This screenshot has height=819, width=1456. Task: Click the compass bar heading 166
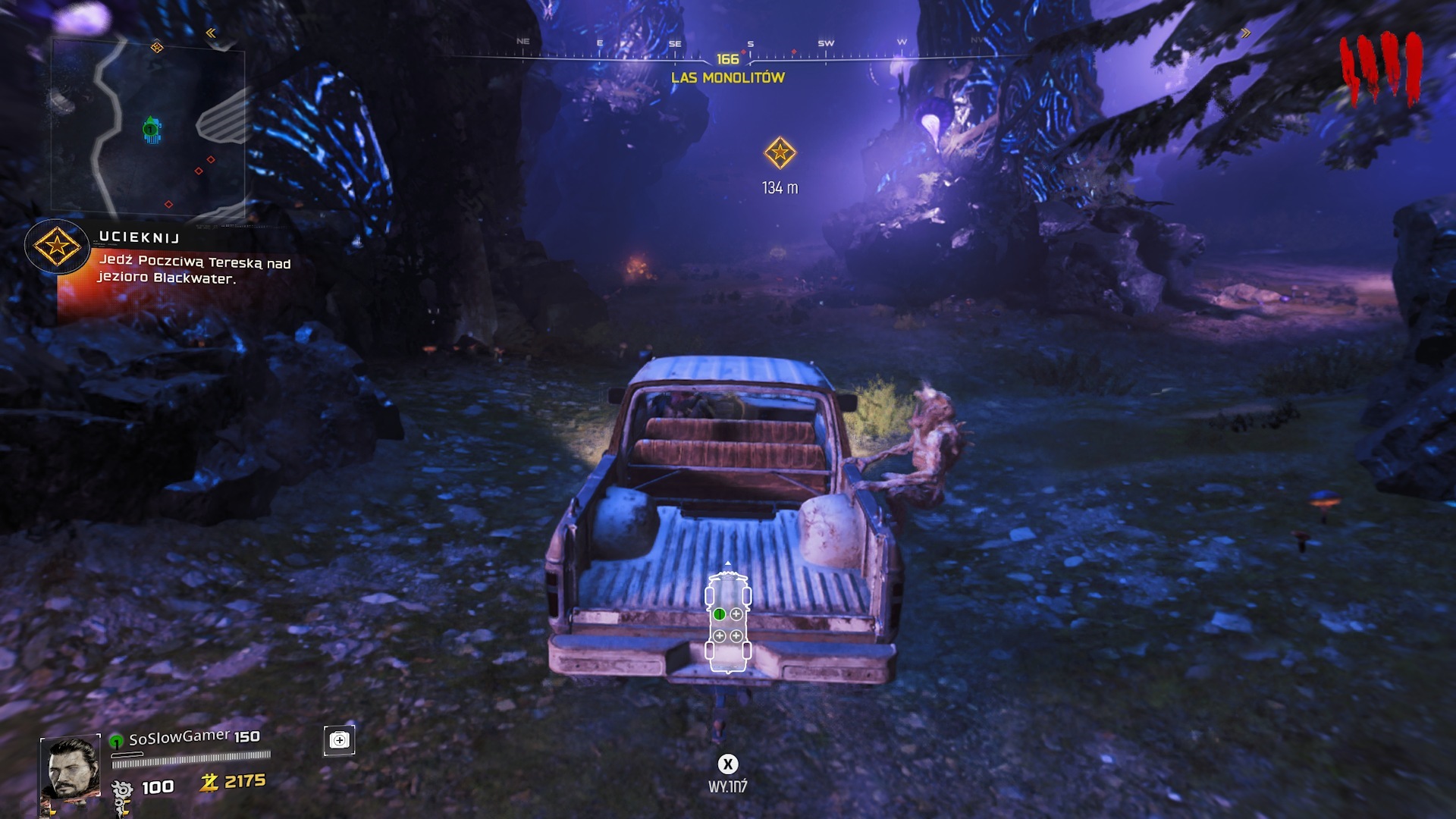727,58
